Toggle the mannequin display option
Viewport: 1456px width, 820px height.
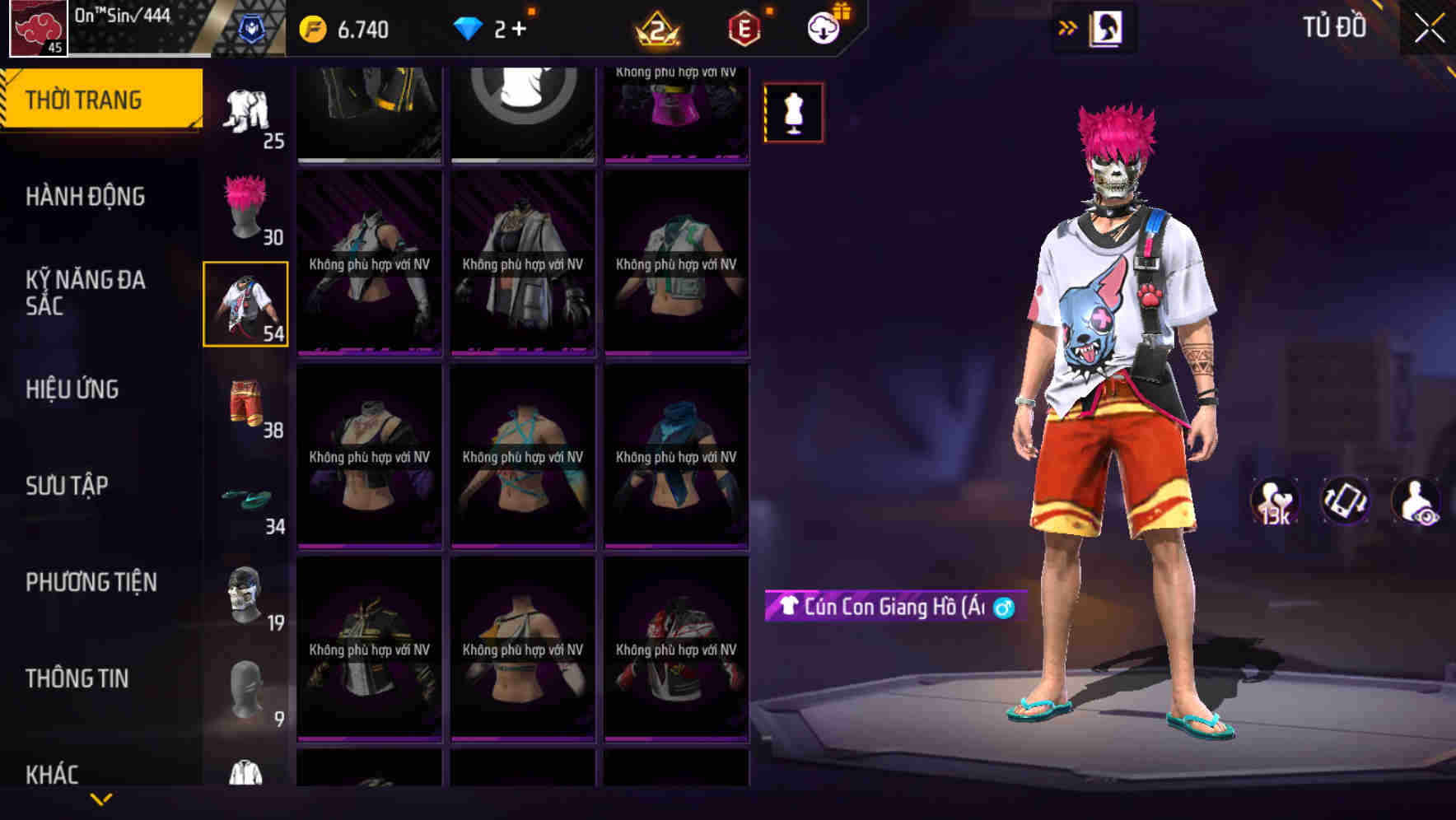[793, 112]
